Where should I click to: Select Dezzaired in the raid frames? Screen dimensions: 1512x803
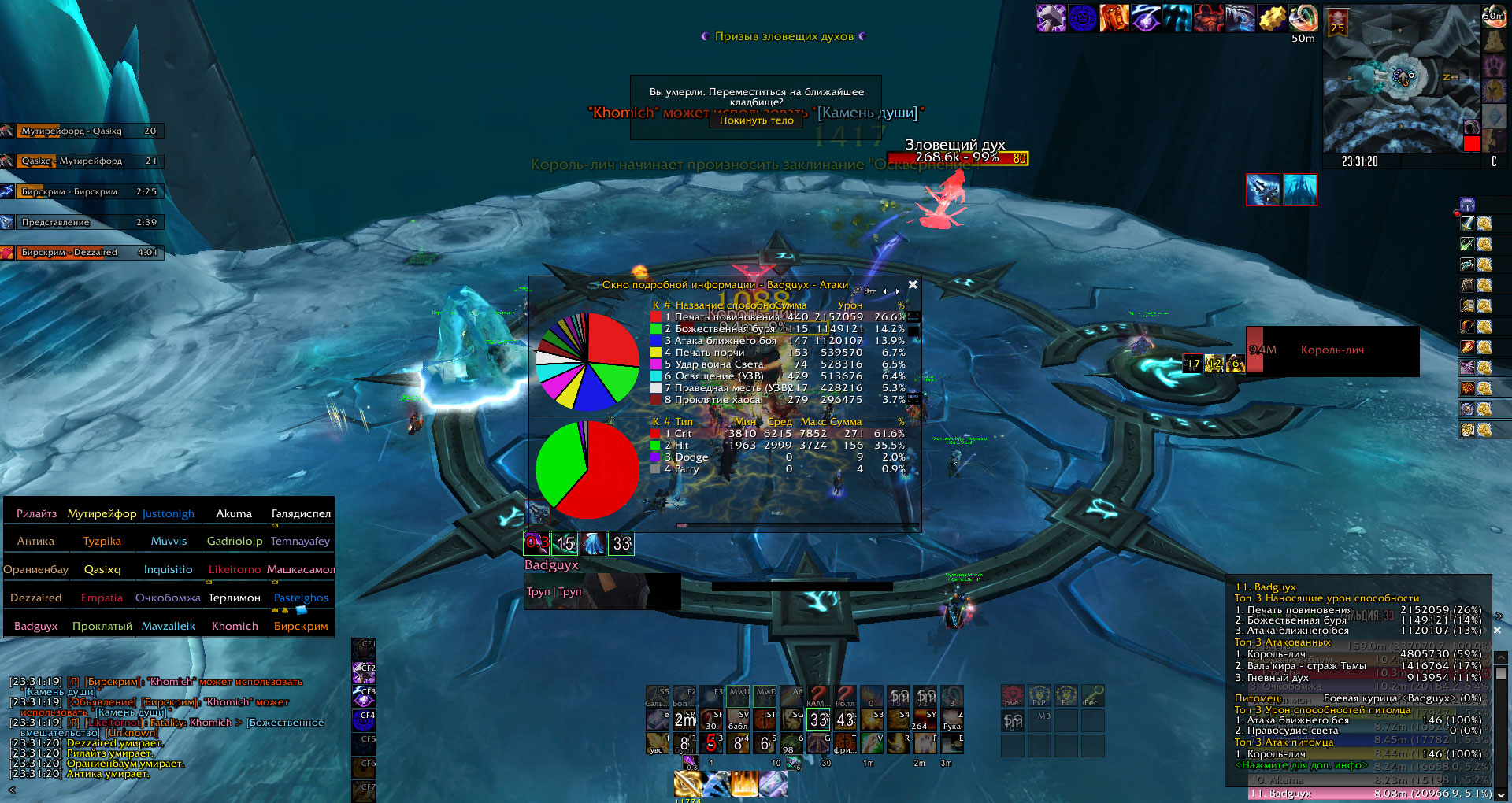[36, 598]
